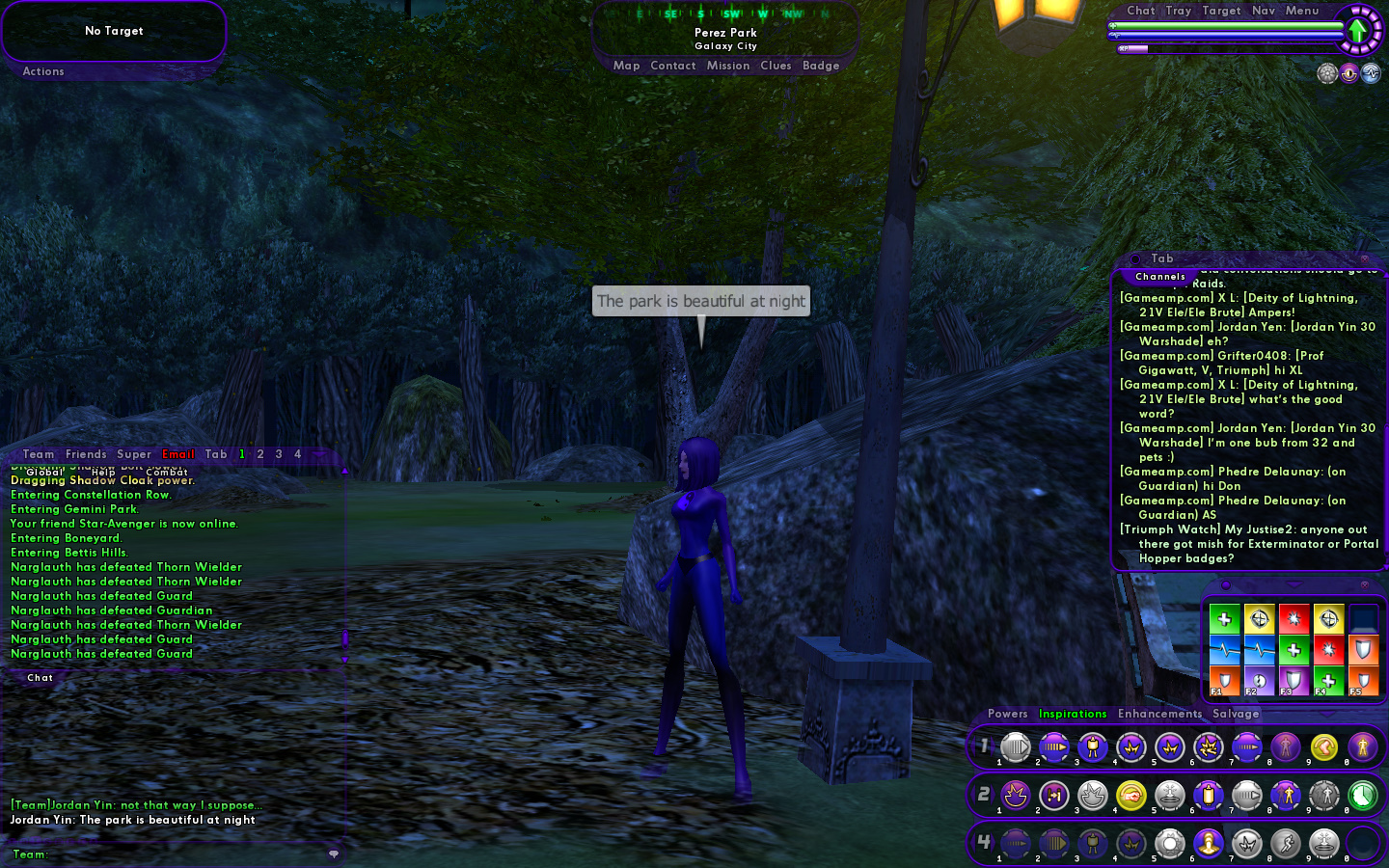Show the Mission panel
The image size is (1389, 868).
tap(727, 66)
